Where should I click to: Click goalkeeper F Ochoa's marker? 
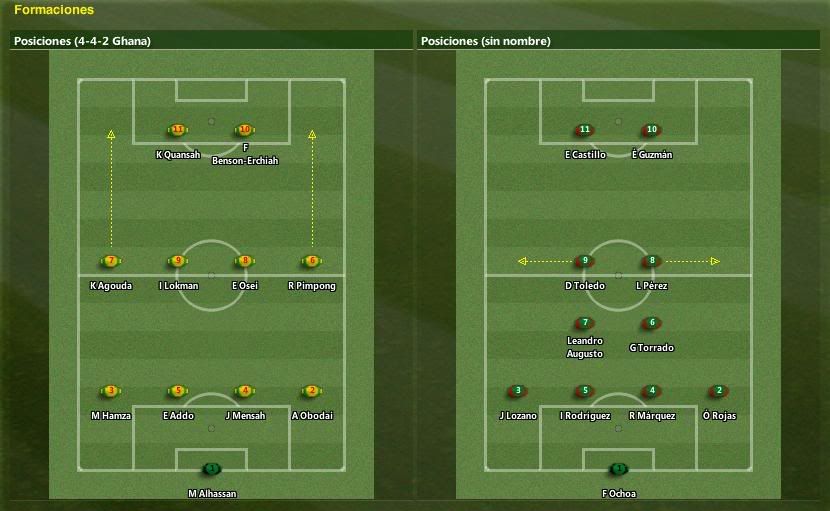[x=619, y=468]
